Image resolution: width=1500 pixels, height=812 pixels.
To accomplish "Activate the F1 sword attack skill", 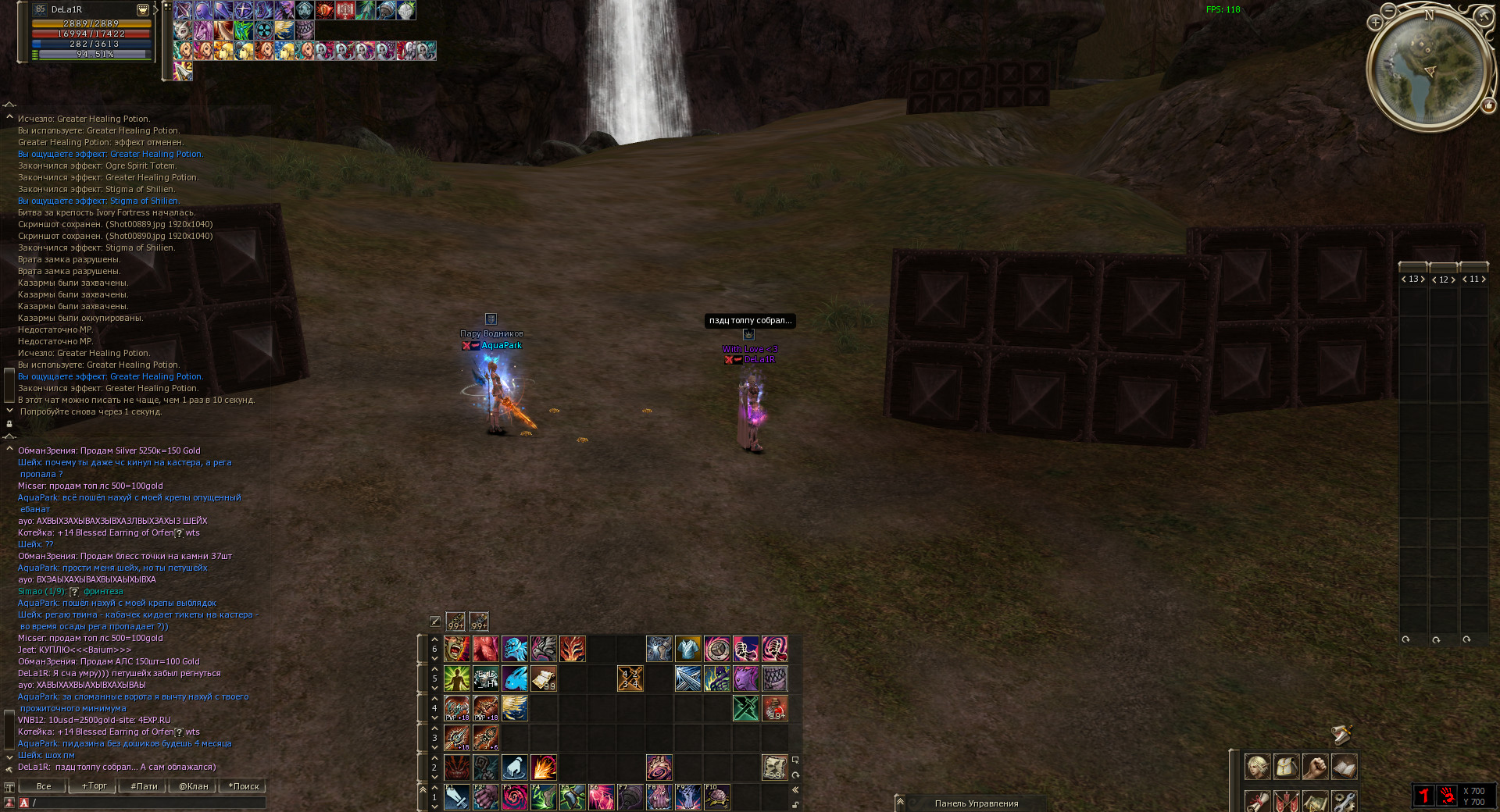I will 457,797.
